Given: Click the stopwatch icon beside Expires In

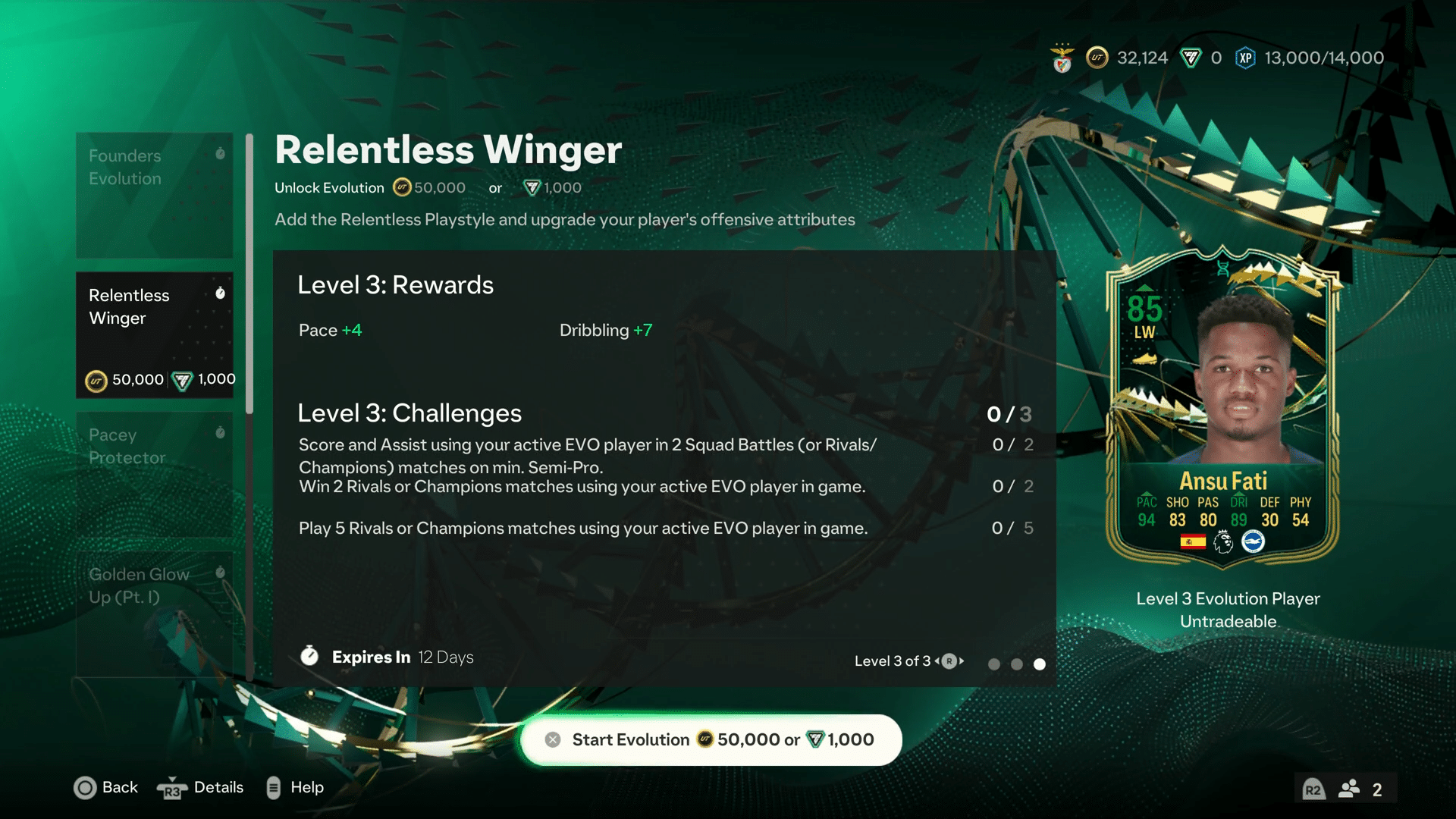Looking at the screenshot, I should [x=309, y=656].
